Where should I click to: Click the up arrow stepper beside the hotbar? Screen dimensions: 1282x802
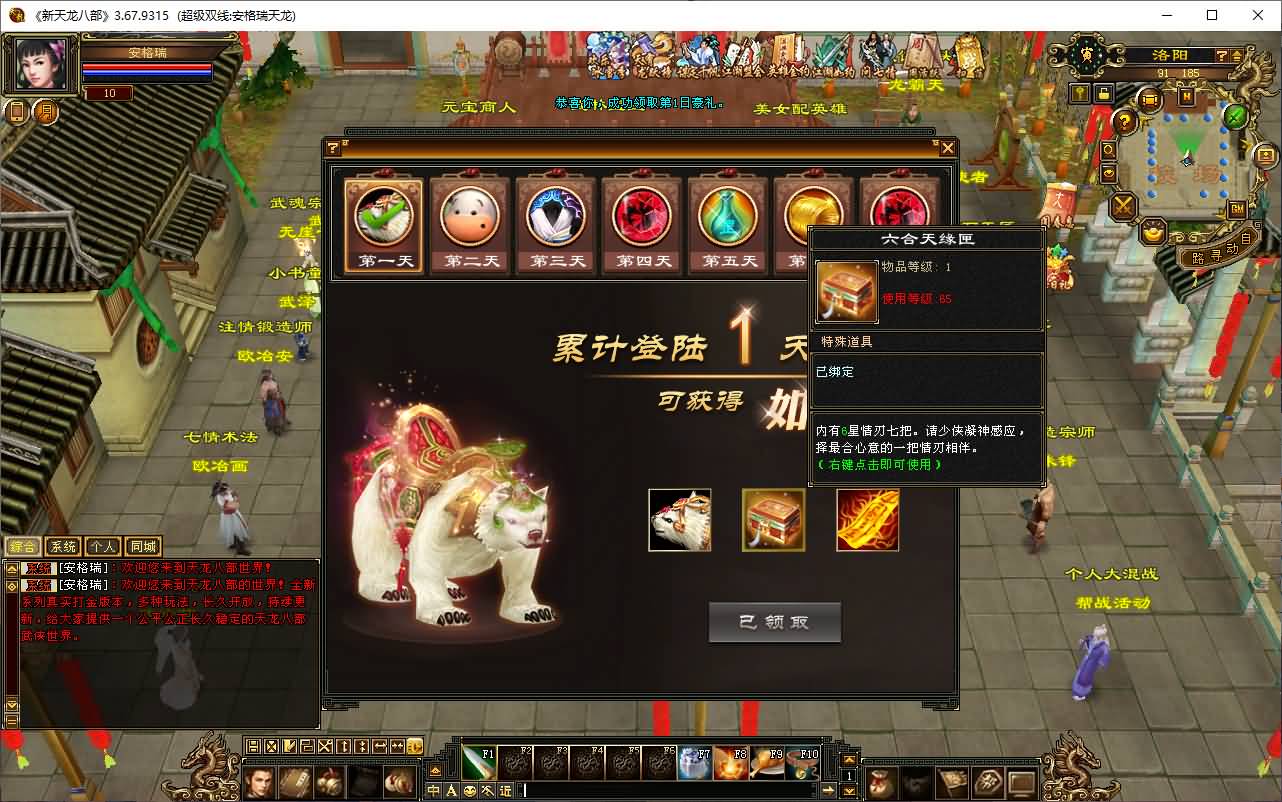[848, 759]
